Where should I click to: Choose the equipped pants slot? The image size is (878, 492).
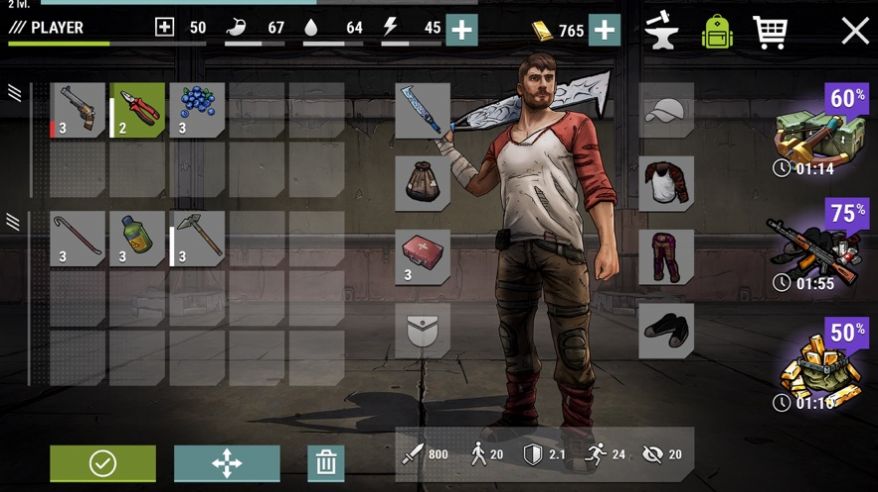tap(666, 257)
